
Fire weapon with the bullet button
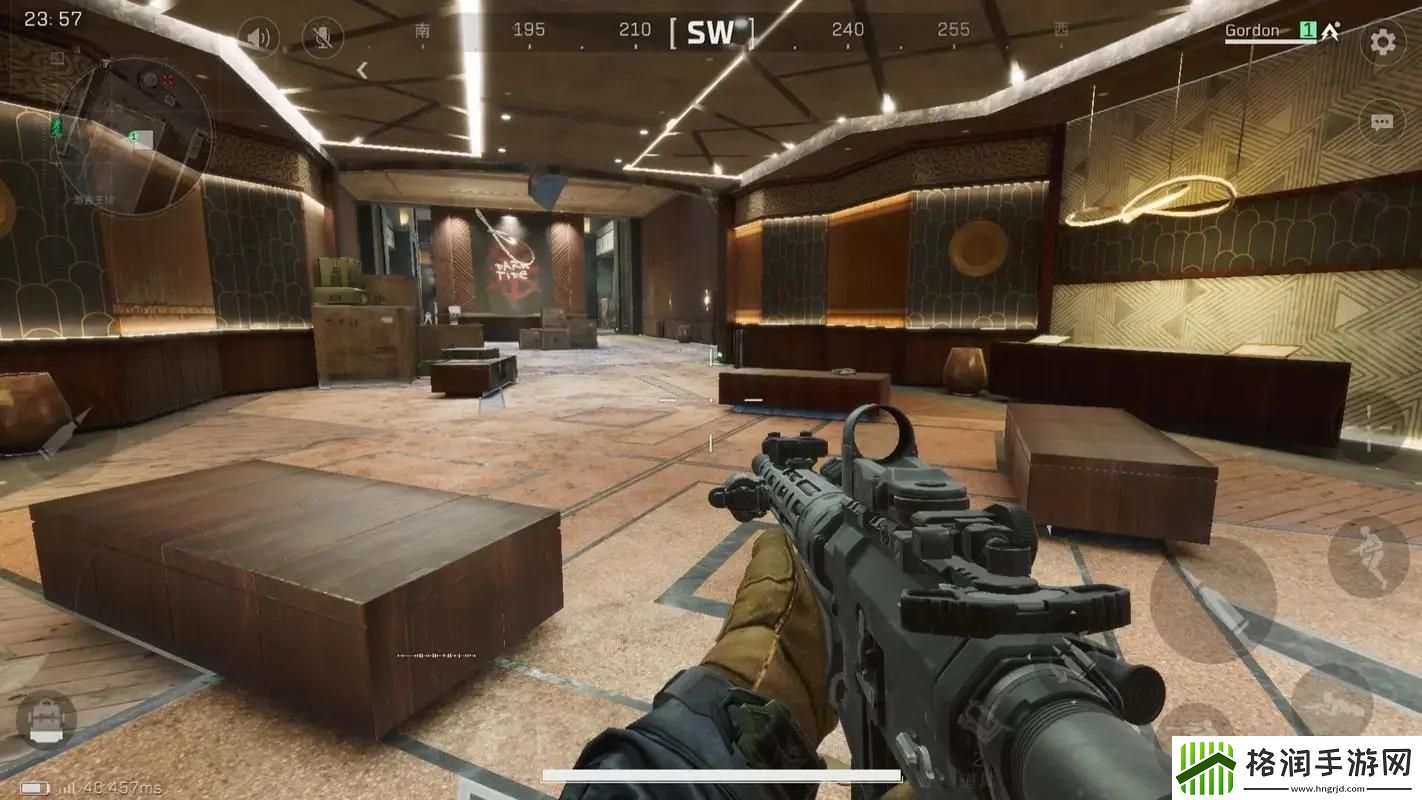coord(1212,599)
